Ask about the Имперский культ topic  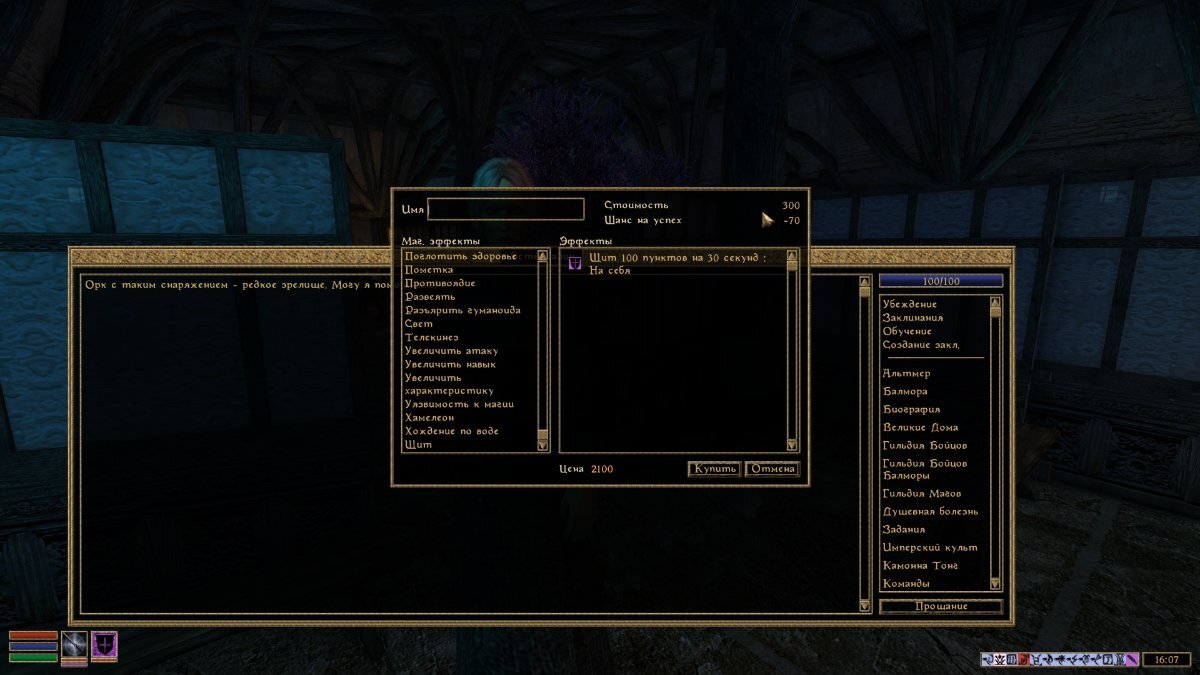click(x=930, y=547)
